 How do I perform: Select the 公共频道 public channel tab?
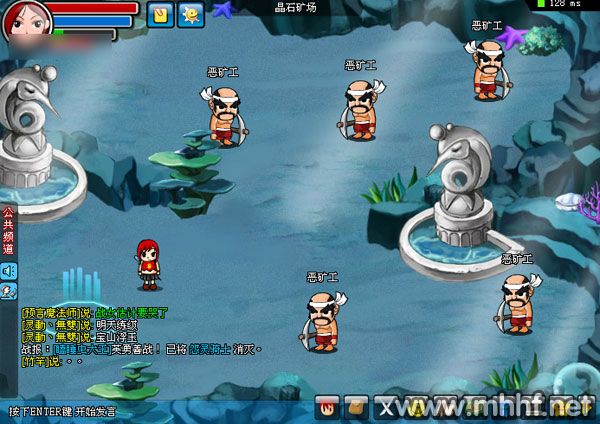pos(8,232)
